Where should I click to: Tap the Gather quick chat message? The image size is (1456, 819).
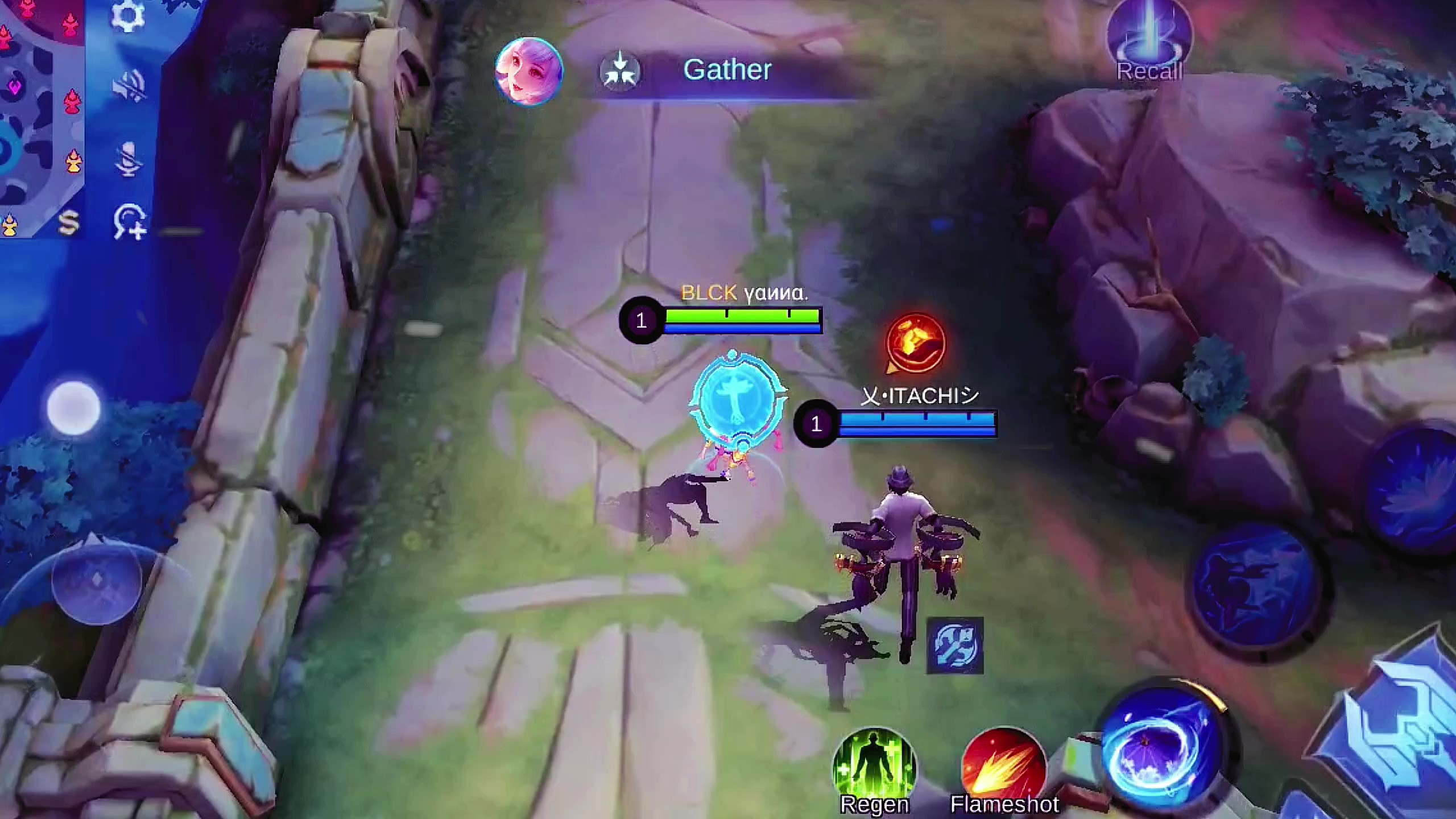(x=727, y=70)
